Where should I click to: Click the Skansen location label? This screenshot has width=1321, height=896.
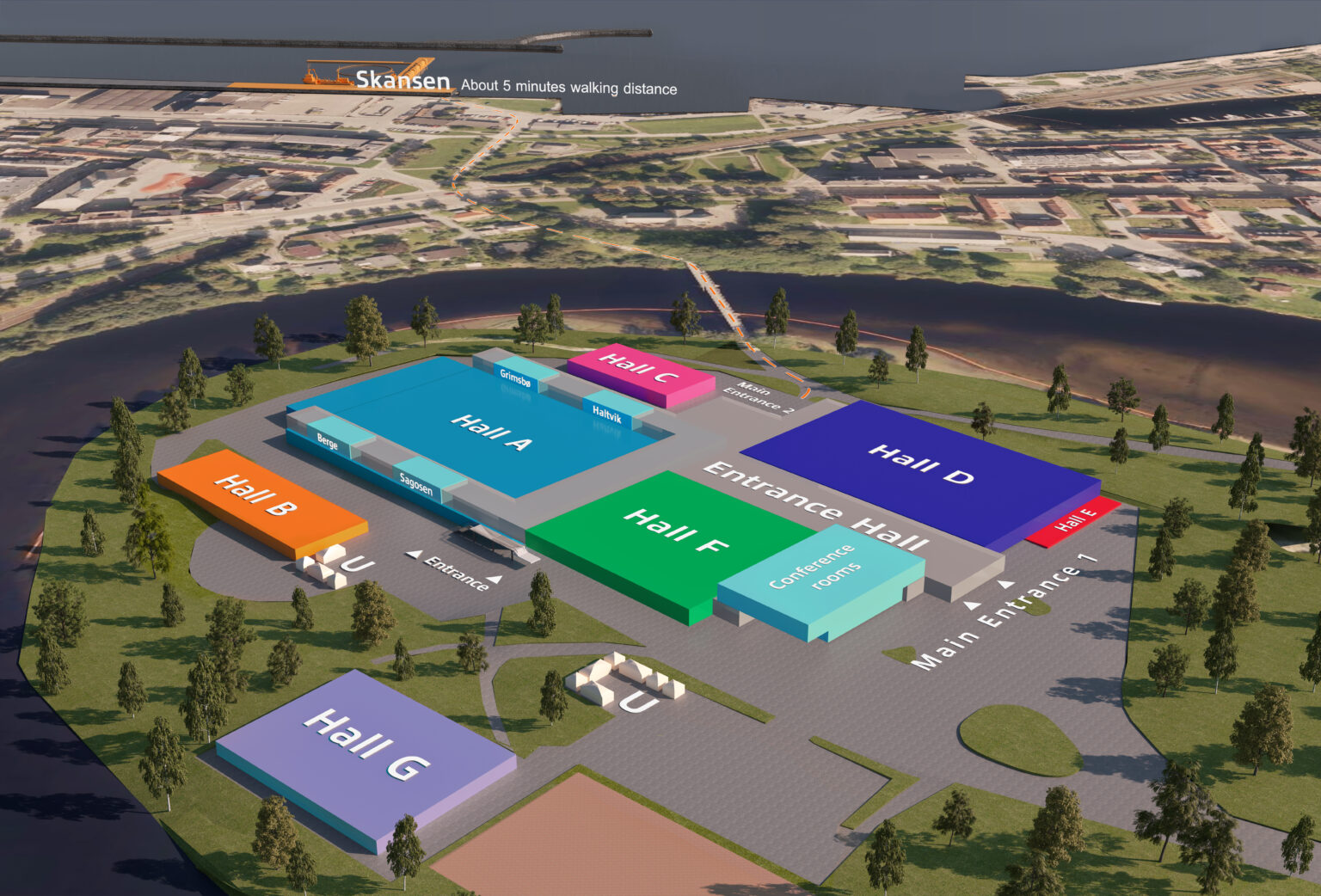(402, 80)
